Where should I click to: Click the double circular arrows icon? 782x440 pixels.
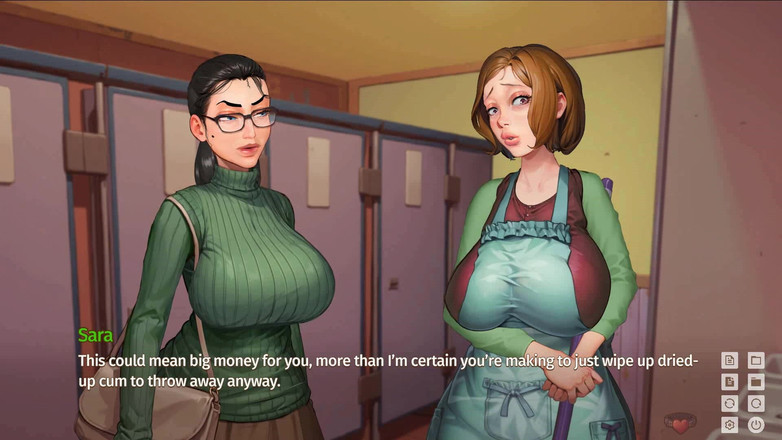pyautogui.click(x=730, y=404)
